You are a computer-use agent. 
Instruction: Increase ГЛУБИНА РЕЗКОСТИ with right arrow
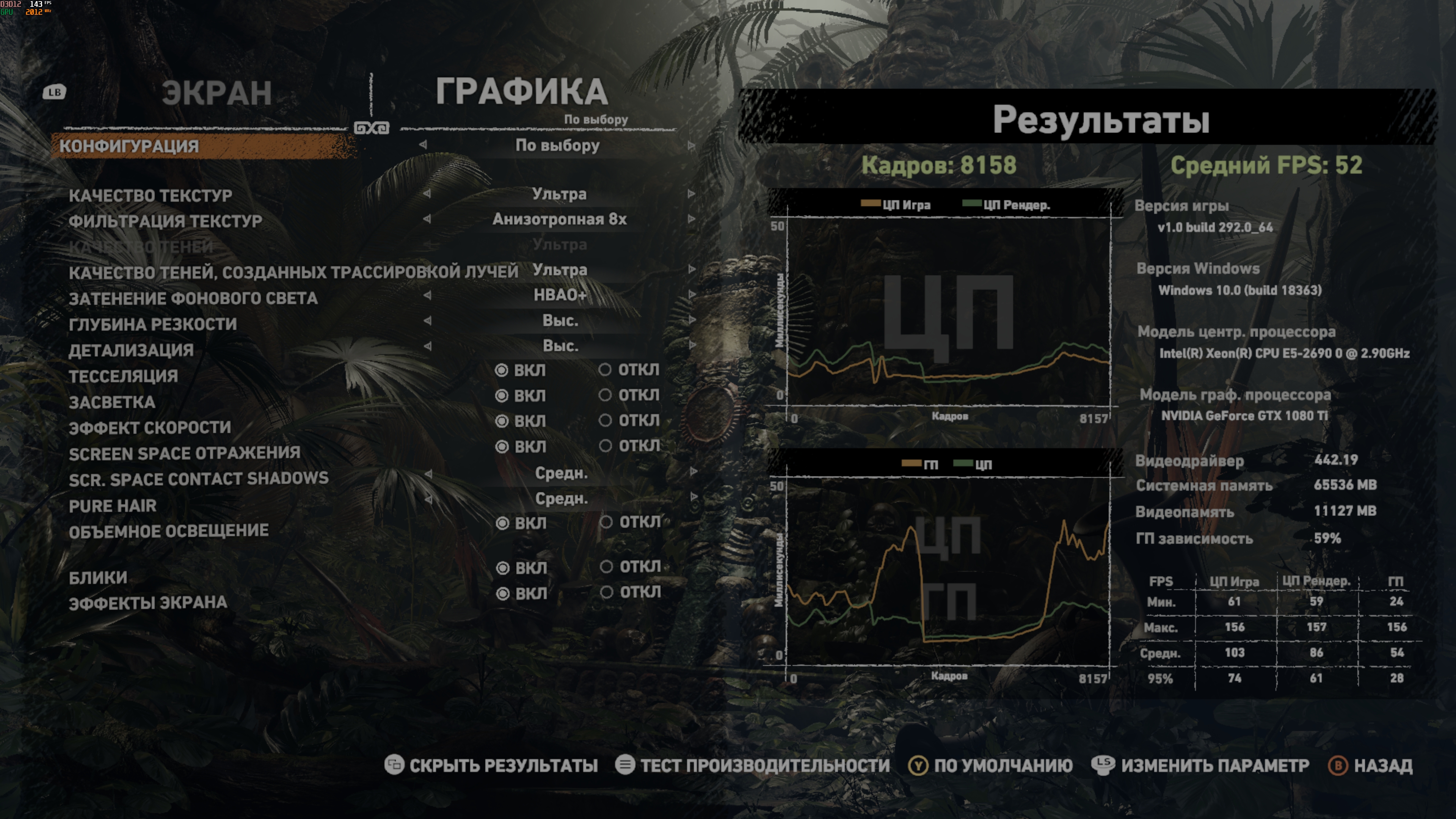pos(691,320)
